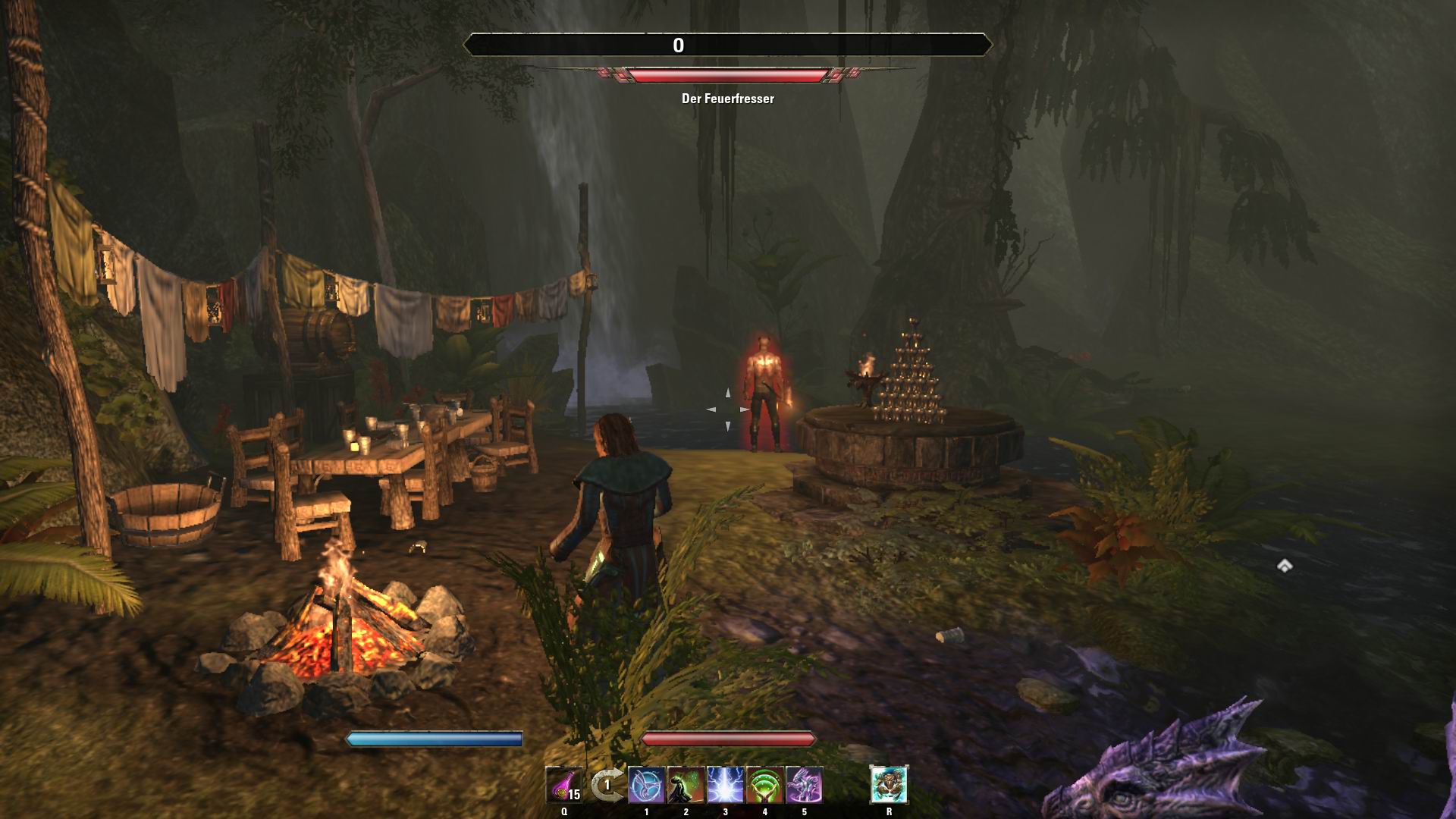
Task: Summon the purple daedric creature ability
Action: click(804, 785)
